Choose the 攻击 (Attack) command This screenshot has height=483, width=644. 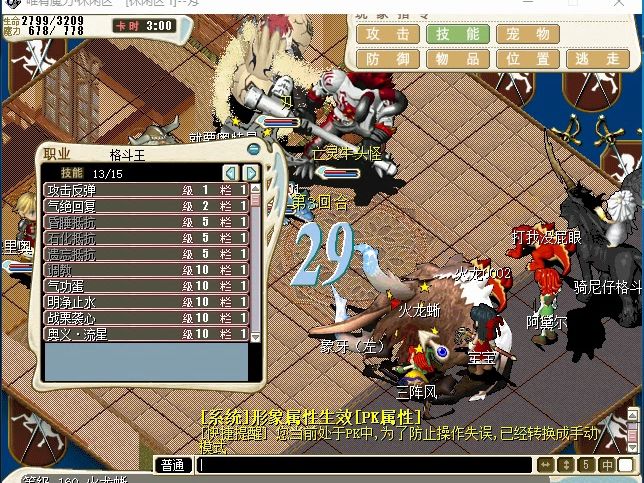[387, 34]
